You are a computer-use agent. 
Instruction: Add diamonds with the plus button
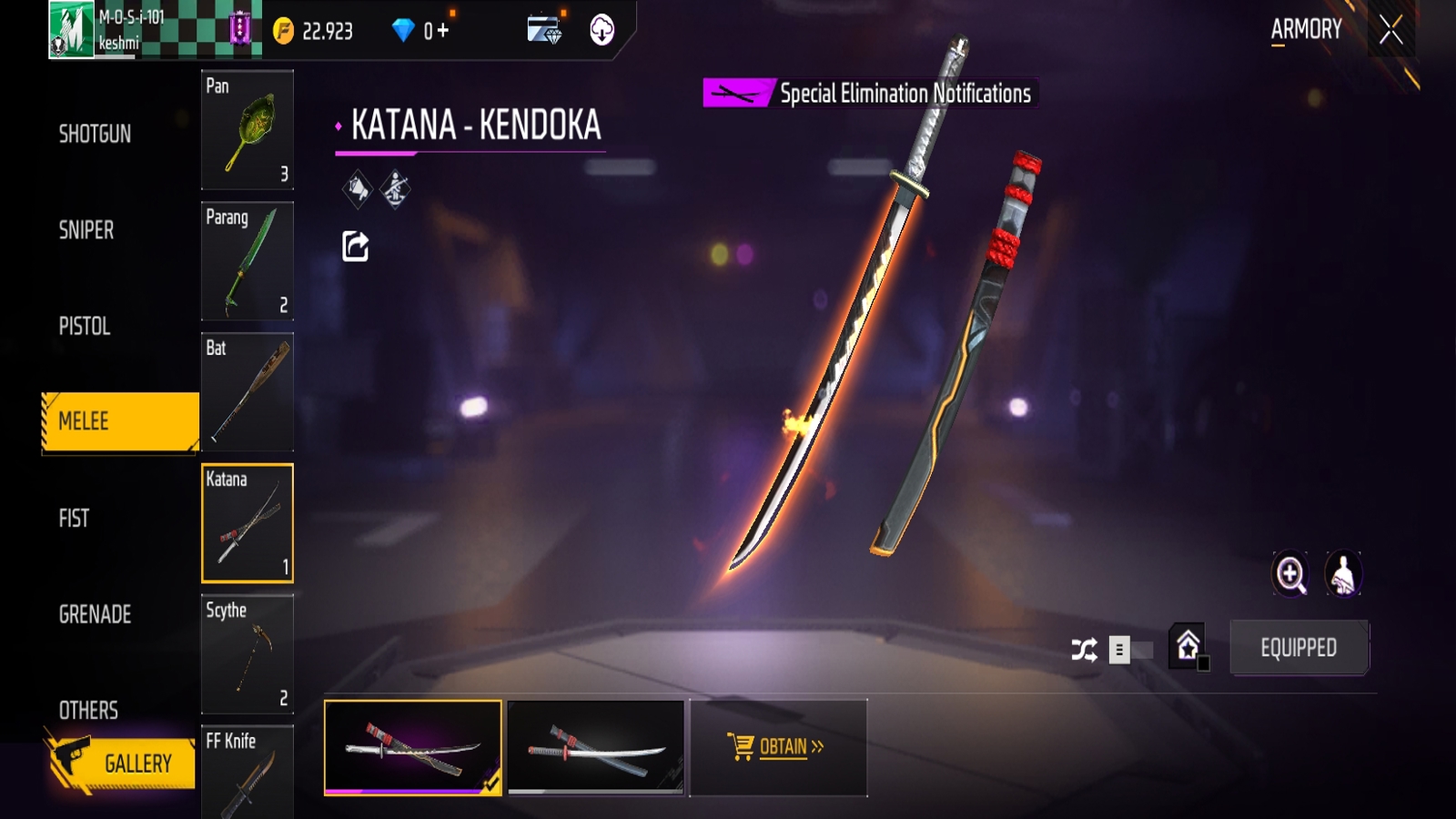coord(443,31)
